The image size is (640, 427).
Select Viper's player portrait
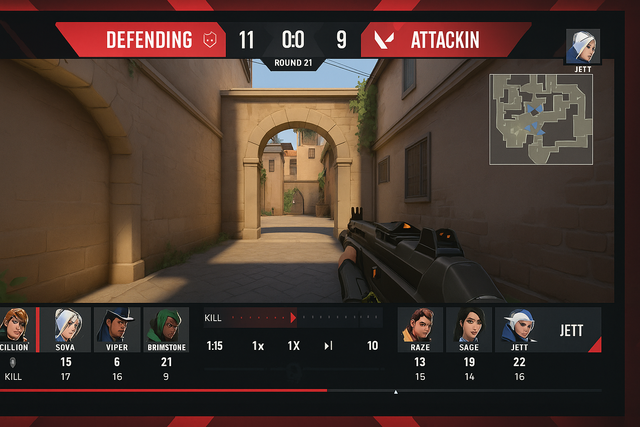pyautogui.click(x=116, y=325)
